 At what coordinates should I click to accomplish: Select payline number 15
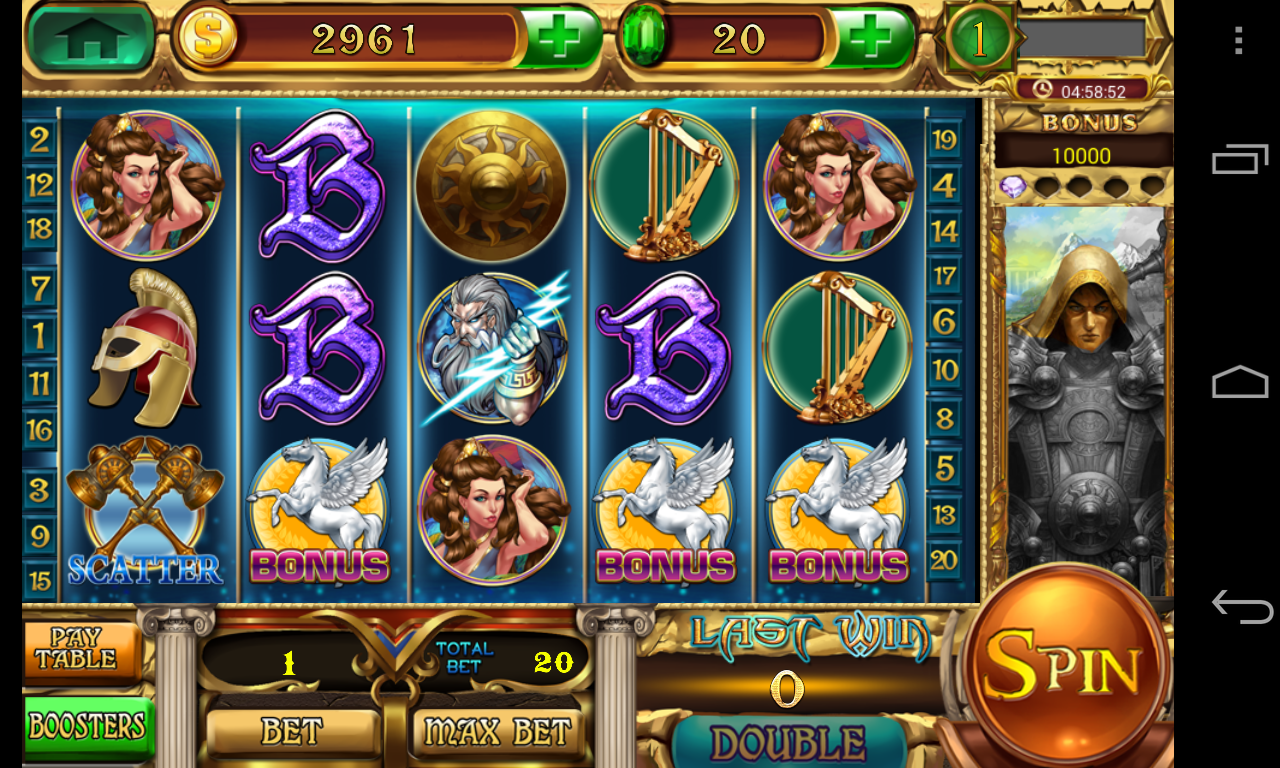[40, 580]
